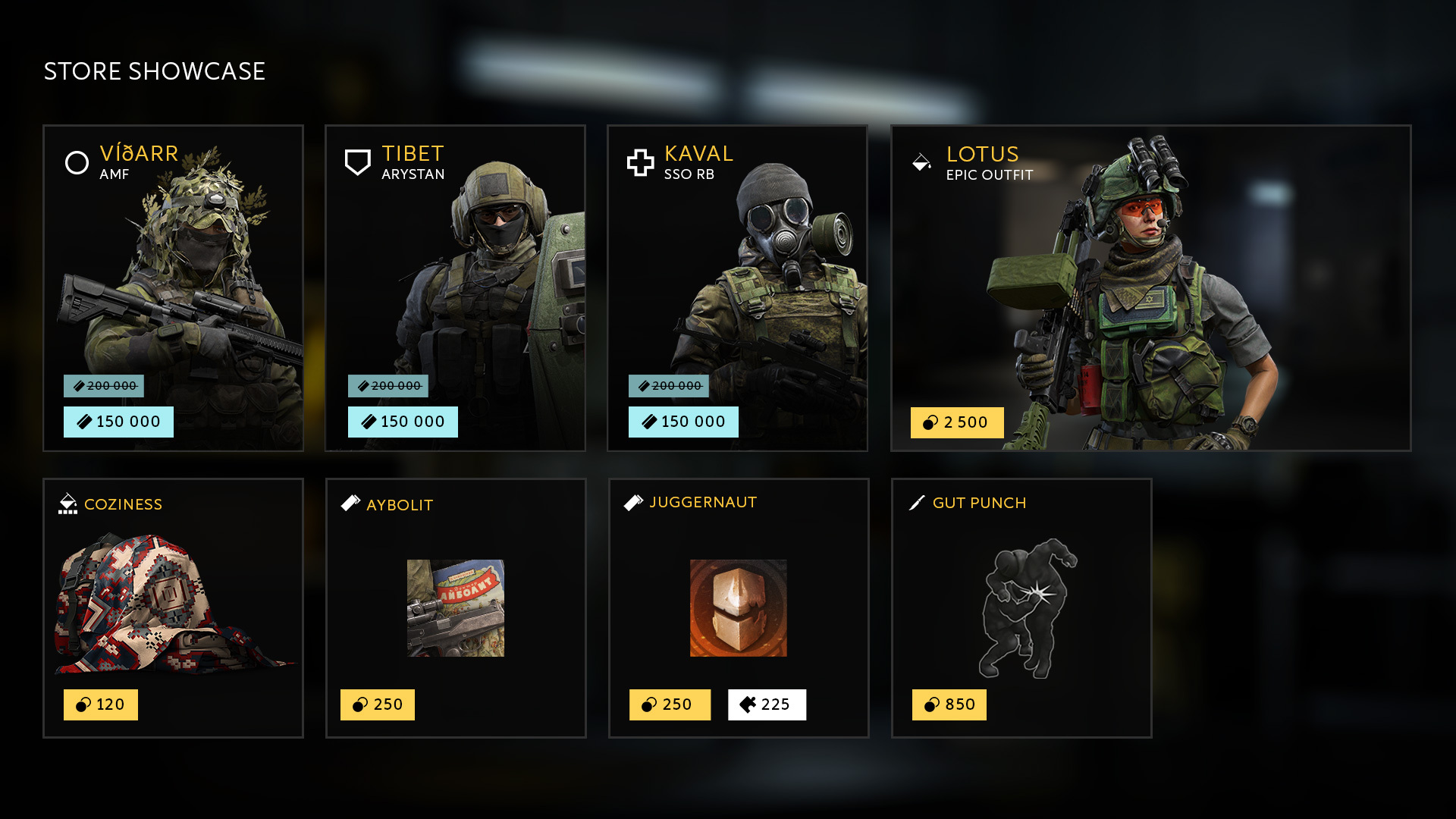Buy Kaval for 150 000 credits
The width and height of the screenshot is (1456, 819).
[683, 422]
